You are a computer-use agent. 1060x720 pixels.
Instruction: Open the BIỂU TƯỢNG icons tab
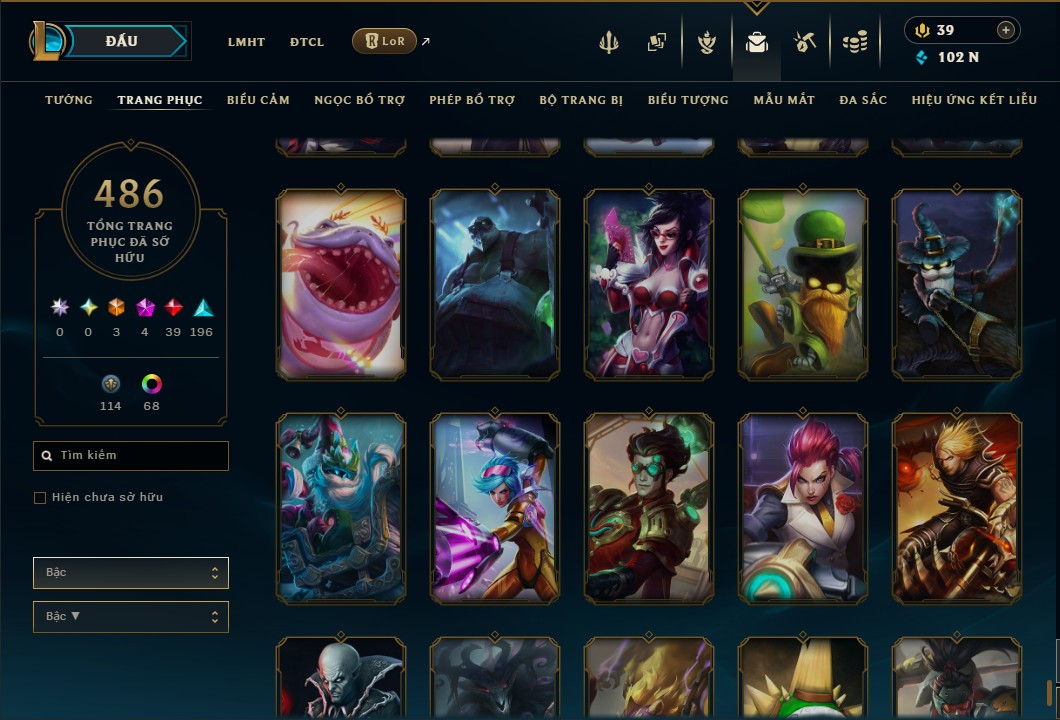pyautogui.click(x=688, y=100)
